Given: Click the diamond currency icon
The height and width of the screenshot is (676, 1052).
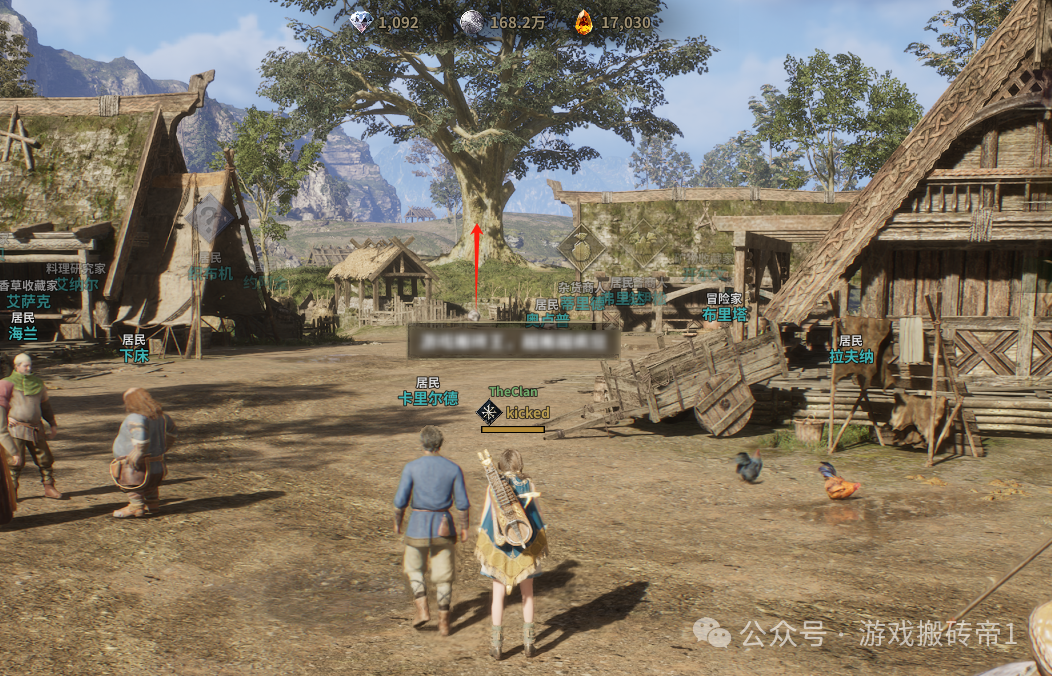Looking at the screenshot, I should 361,21.
